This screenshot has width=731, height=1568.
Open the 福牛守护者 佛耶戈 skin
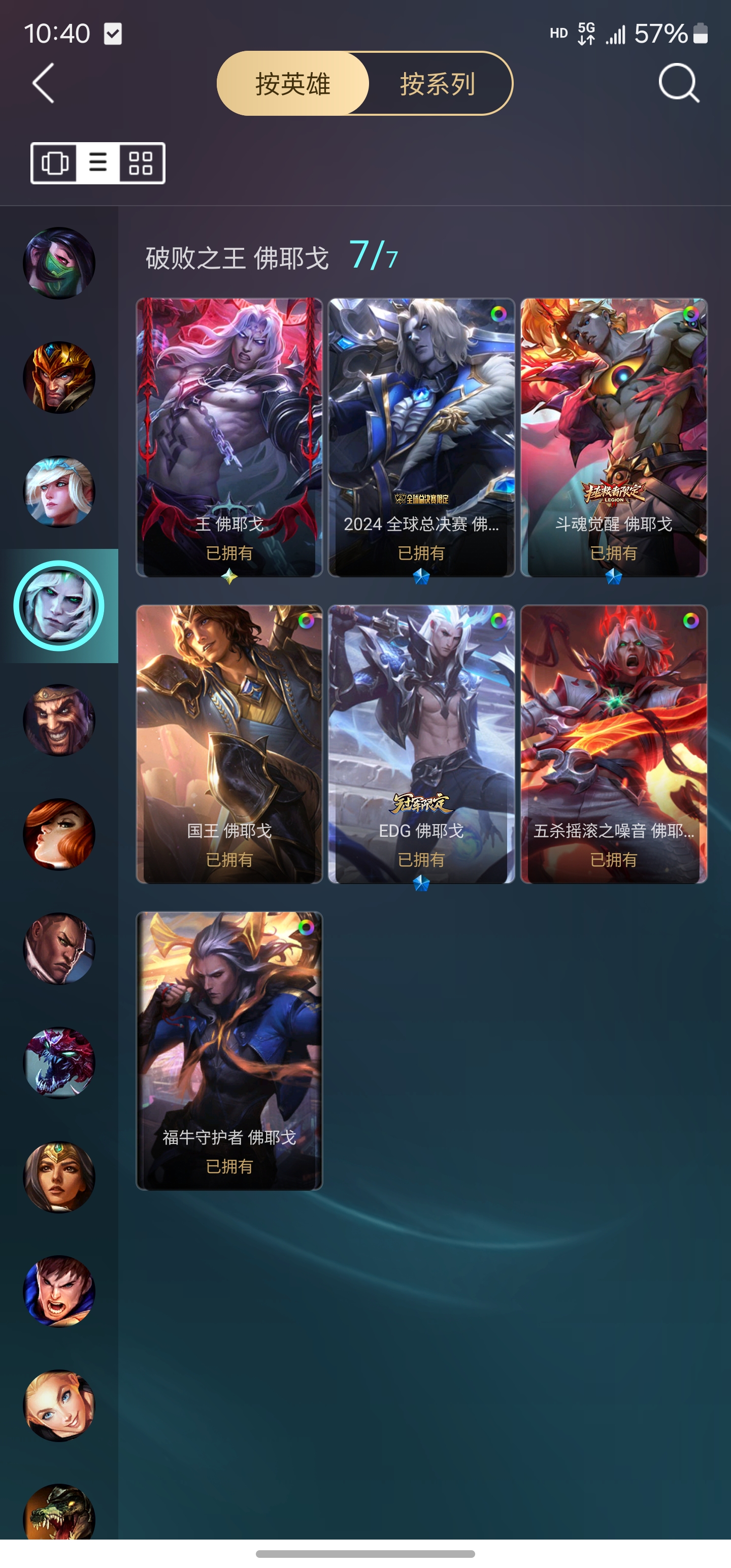229,1051
